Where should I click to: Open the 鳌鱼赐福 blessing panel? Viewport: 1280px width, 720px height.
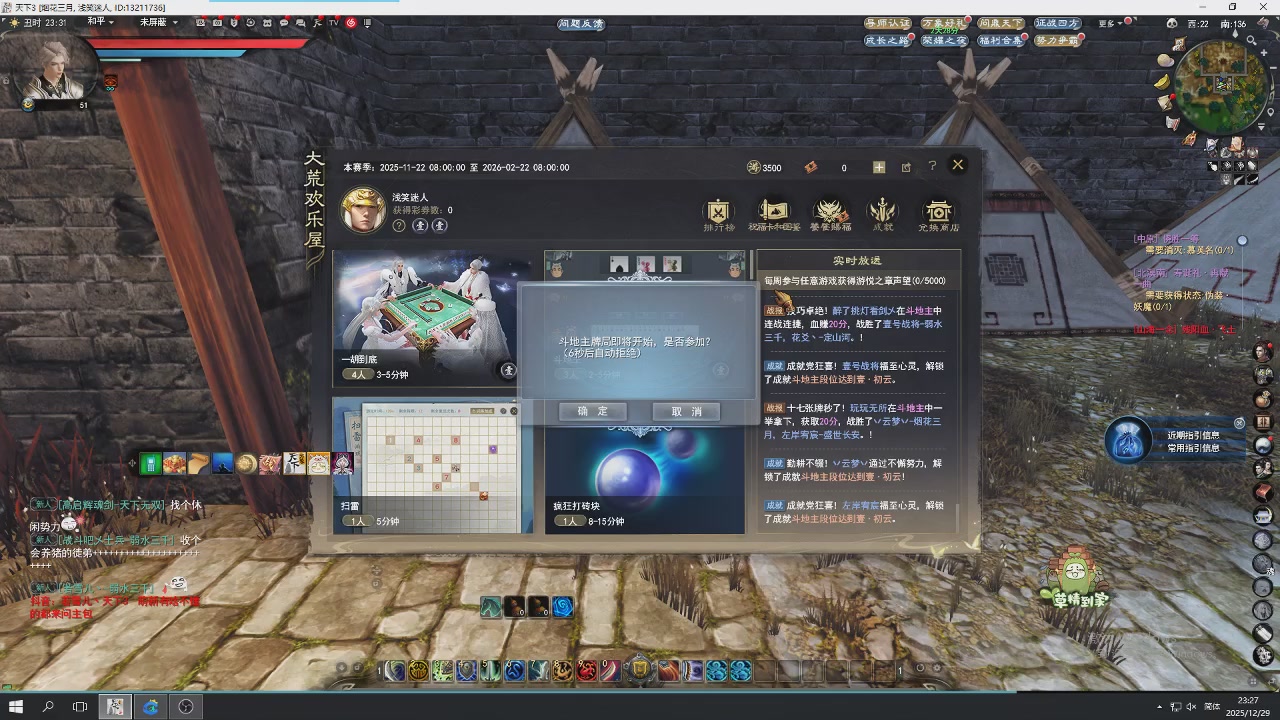tap(829, 213)
